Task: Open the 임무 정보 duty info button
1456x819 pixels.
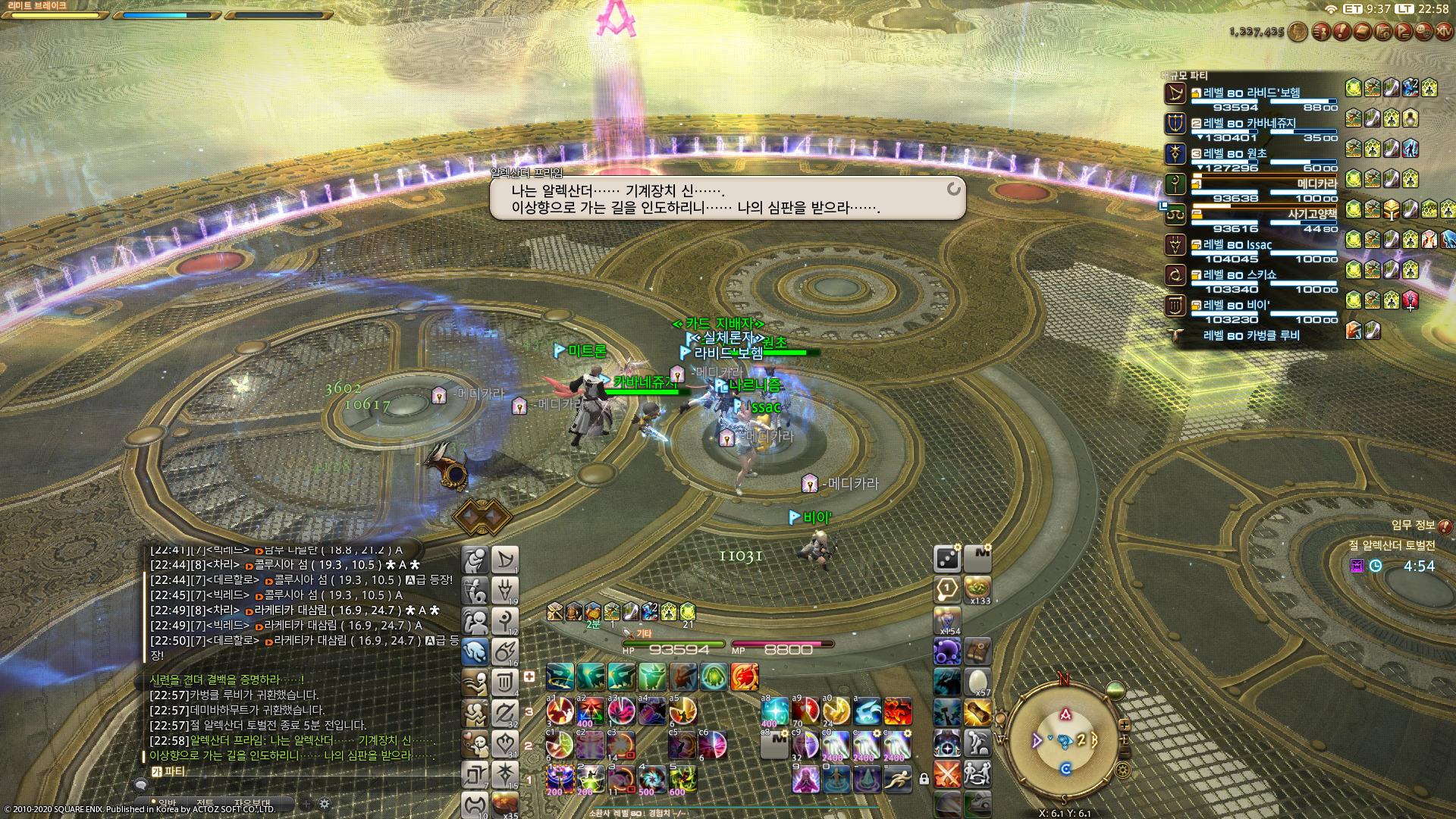Action: 1445,526
